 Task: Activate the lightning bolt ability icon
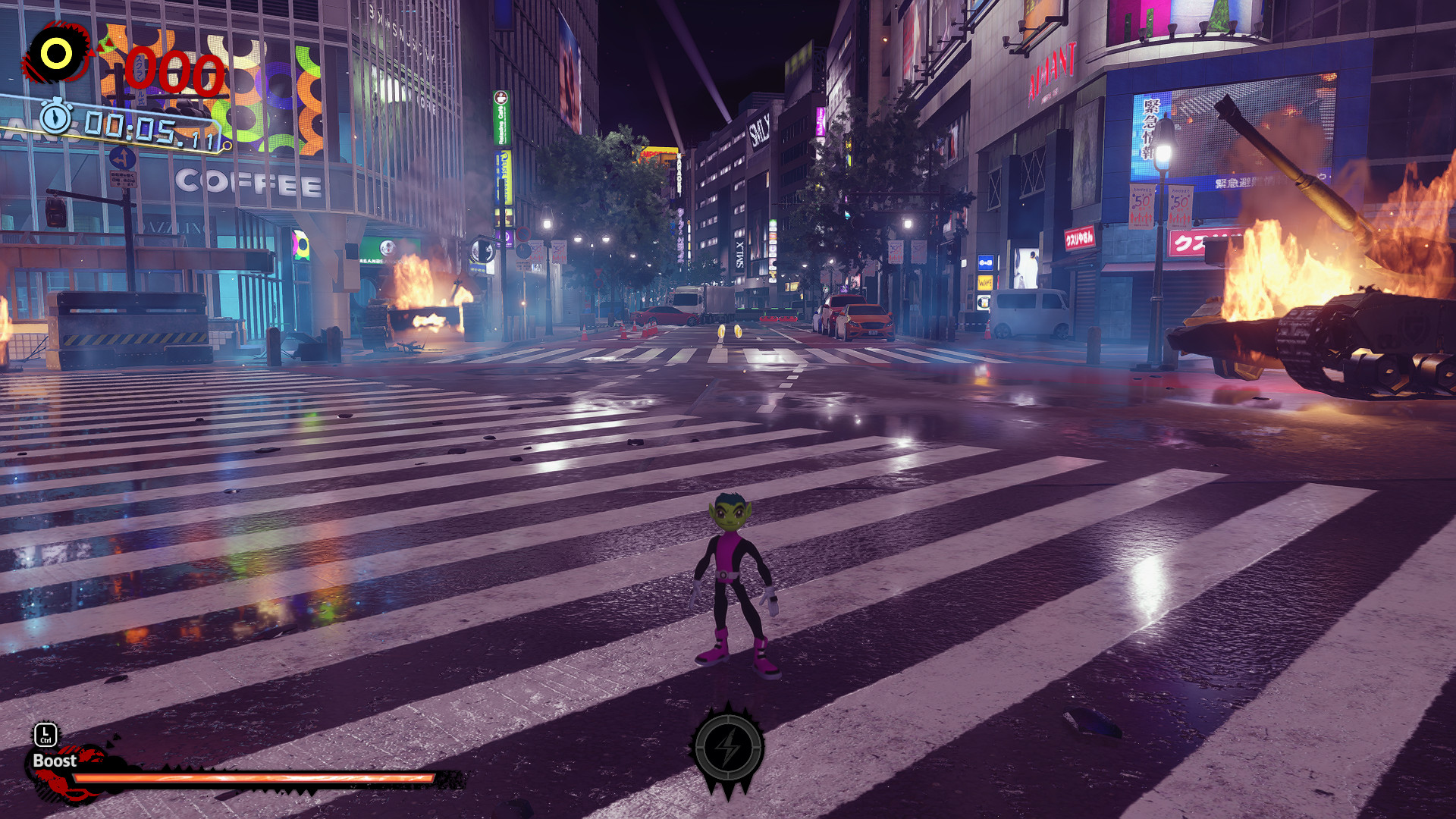point(728,748)
